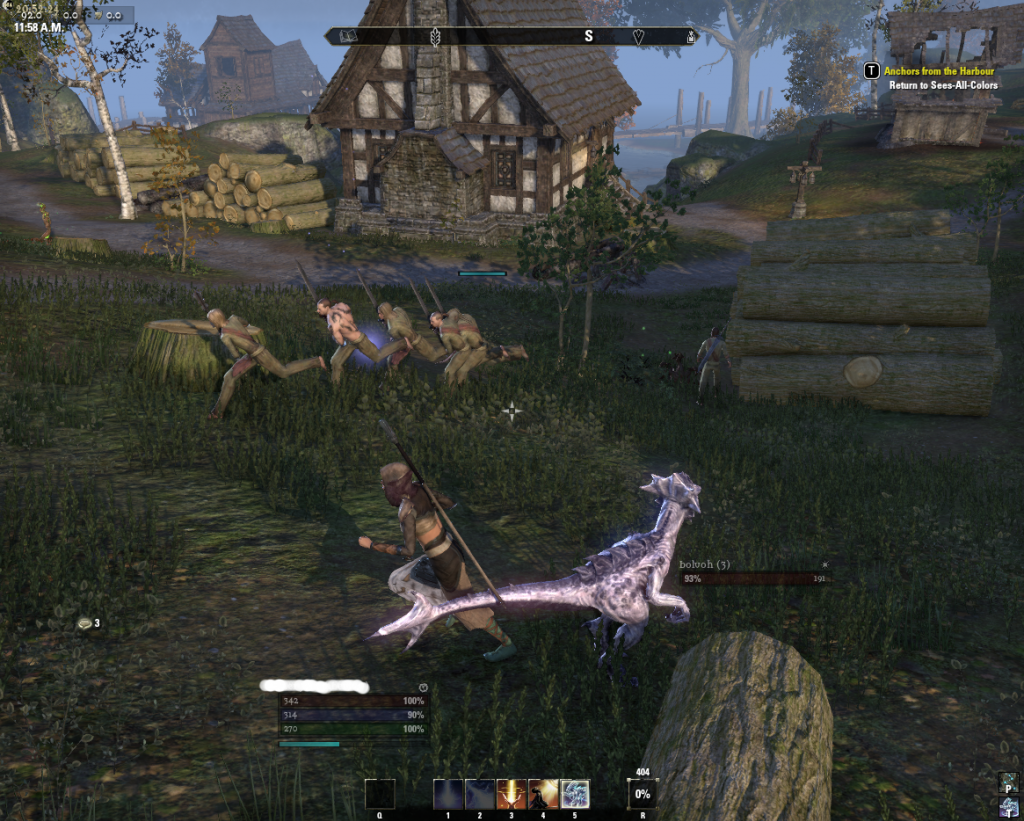Use the blue lightning ability in slot 2
Image resolution: width=1024 pixels, height=821 pixels.
[x=480, y=794]
